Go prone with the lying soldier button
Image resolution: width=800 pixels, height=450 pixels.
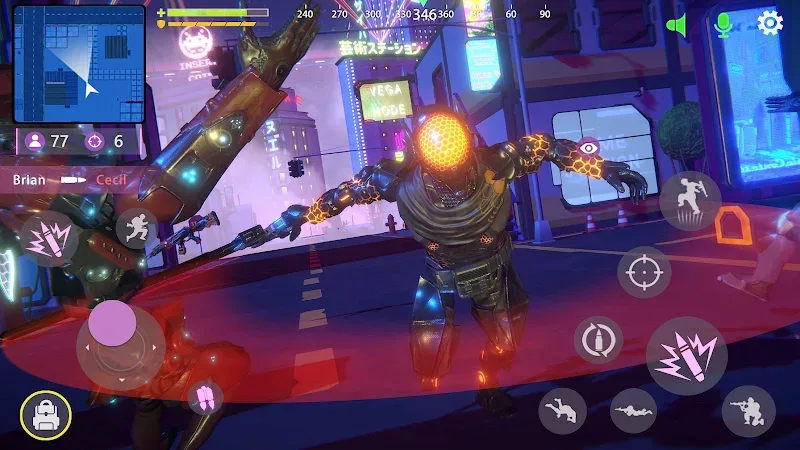coord(636,410)
